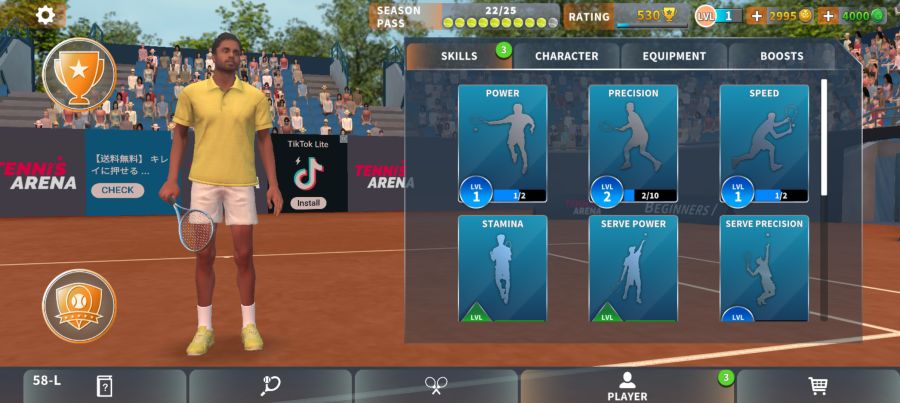Select the Serve Power skill card
The width and height of the screenshot is (900, 403).
633,268
